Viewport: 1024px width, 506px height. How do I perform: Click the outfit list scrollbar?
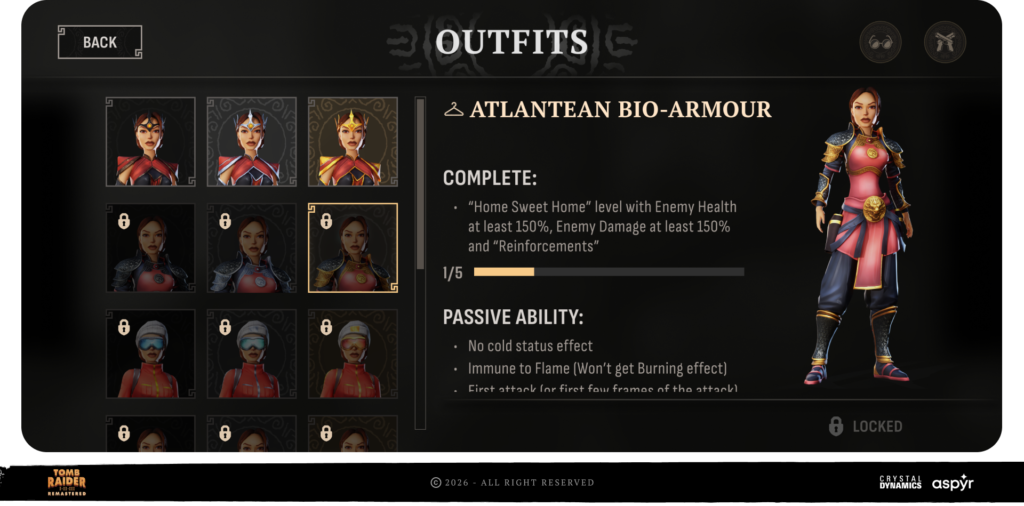click(x=420, y=185)
